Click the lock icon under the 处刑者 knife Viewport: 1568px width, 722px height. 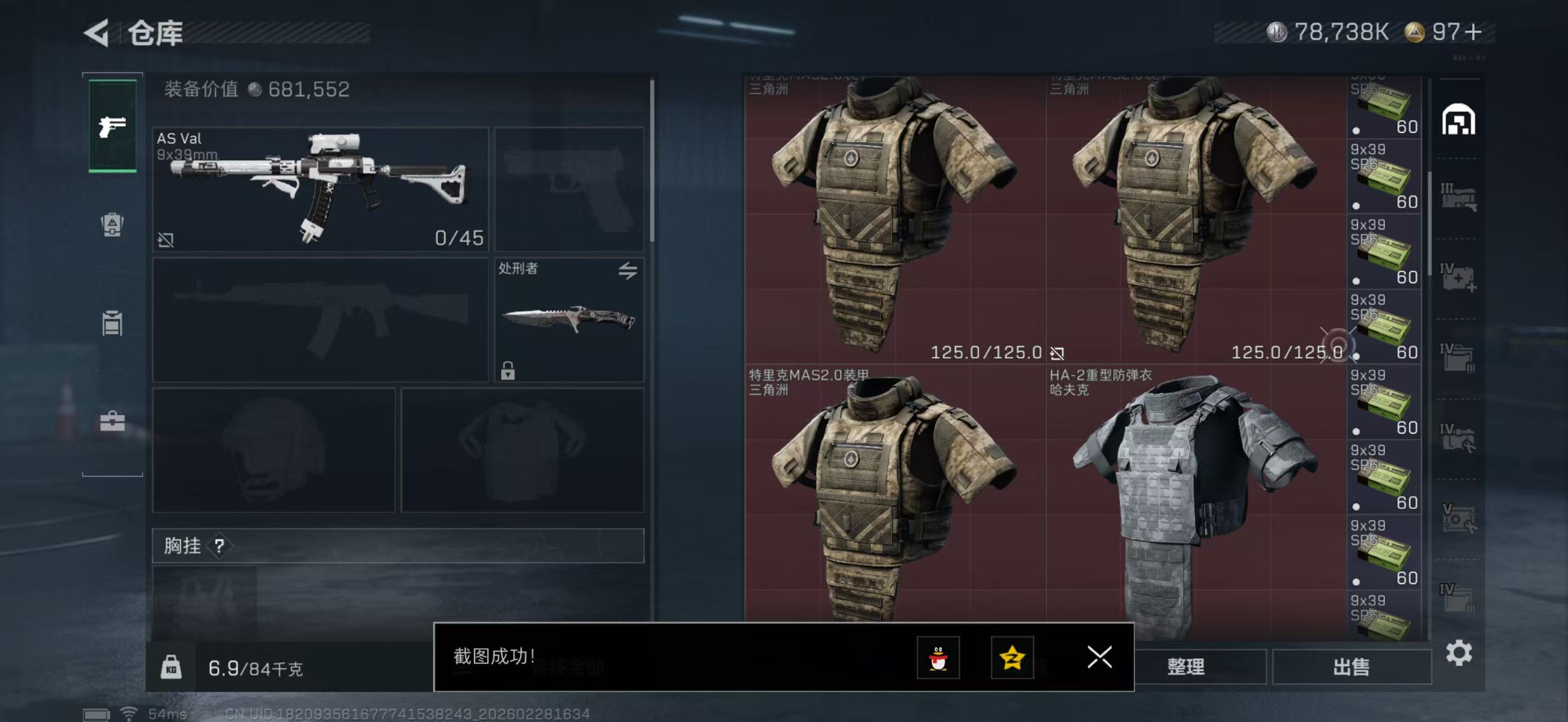(x=507, y=370)
